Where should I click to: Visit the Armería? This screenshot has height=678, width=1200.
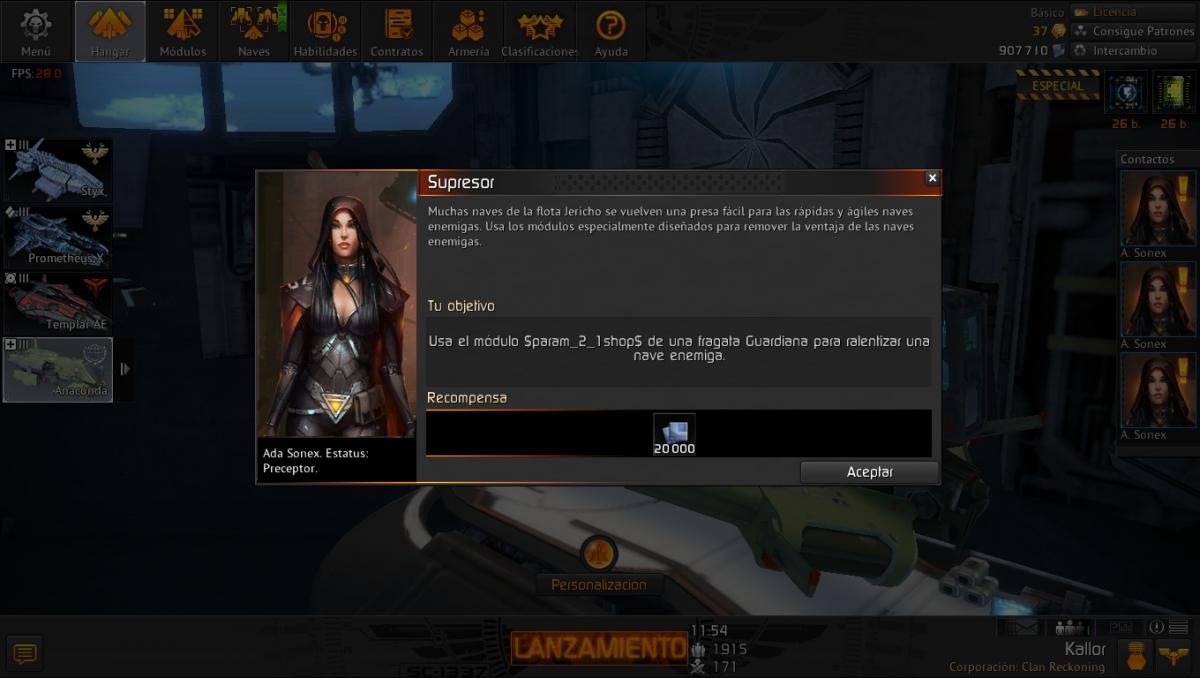coord(468,32)
